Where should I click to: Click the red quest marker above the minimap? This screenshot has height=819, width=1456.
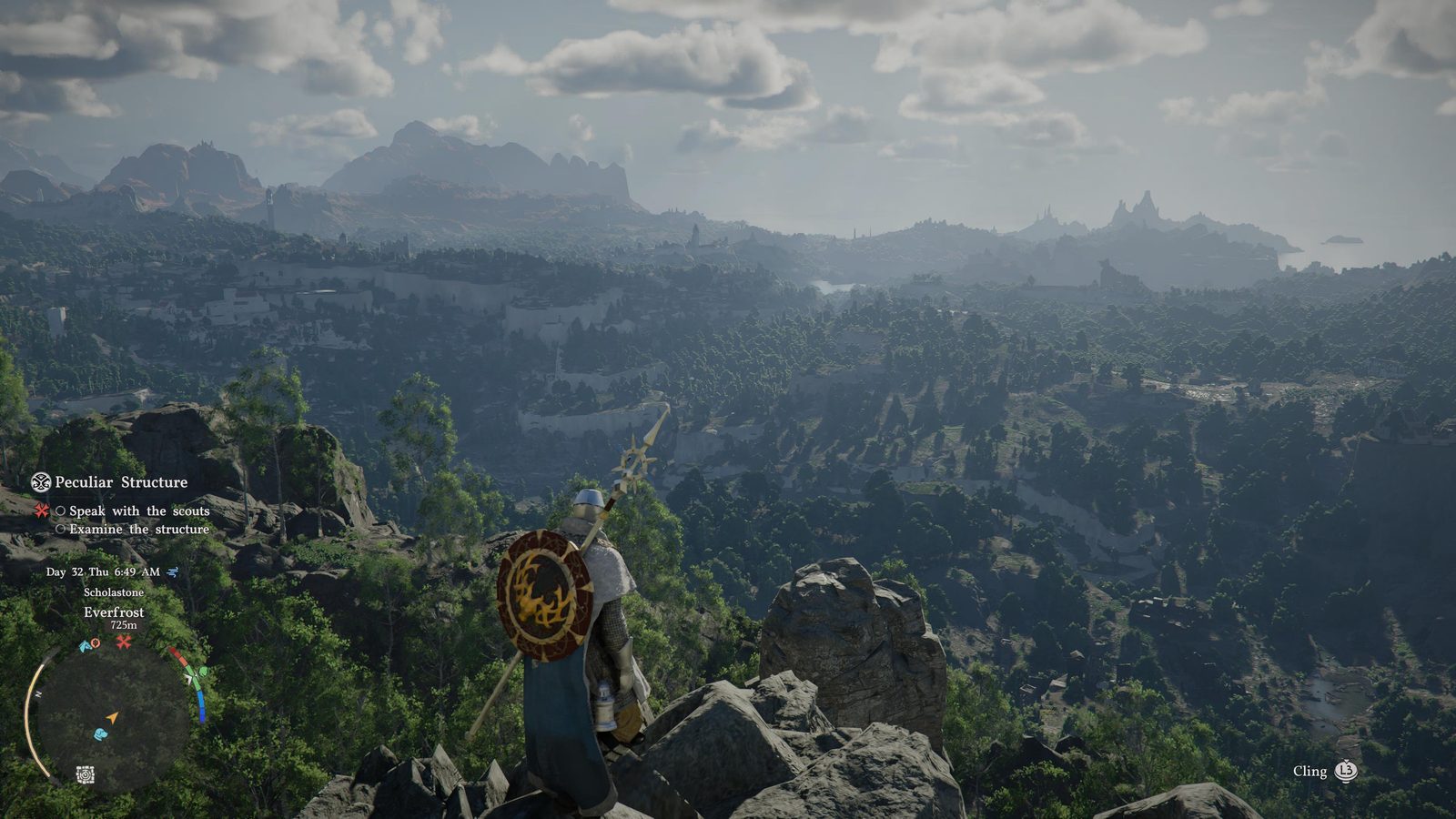[124, 642]
